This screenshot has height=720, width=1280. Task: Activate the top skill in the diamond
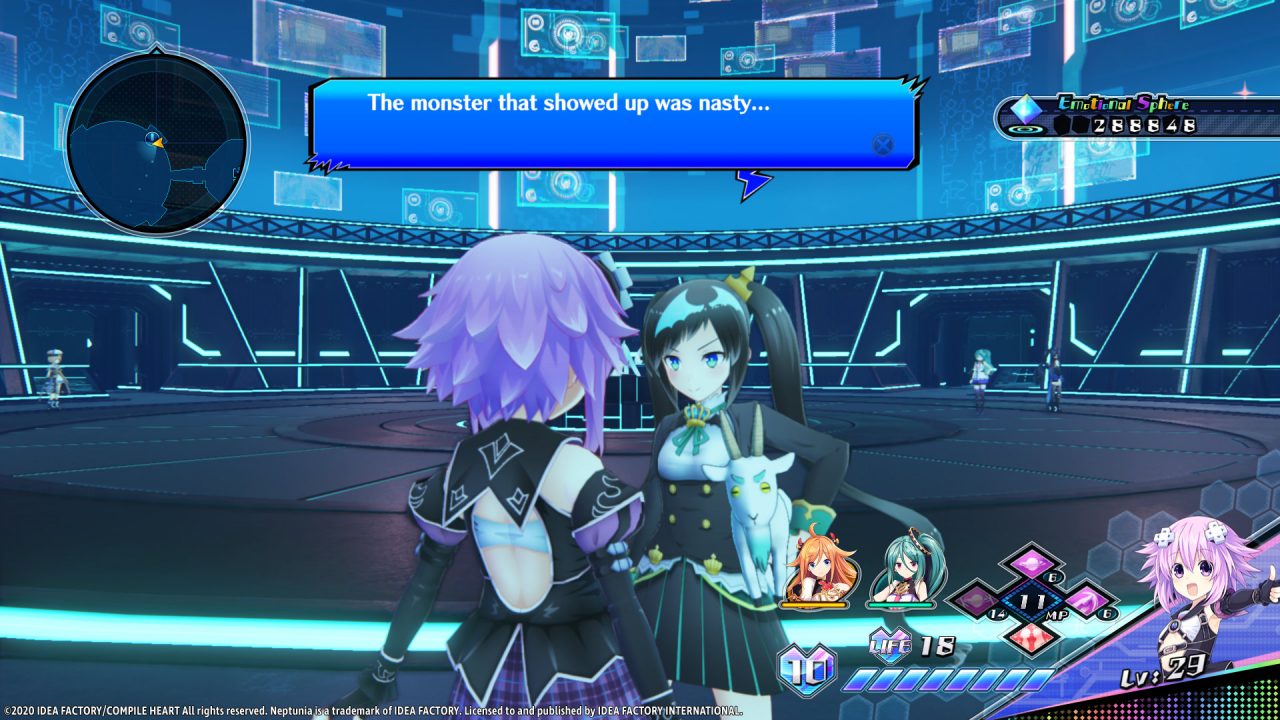pos(1031,565)
